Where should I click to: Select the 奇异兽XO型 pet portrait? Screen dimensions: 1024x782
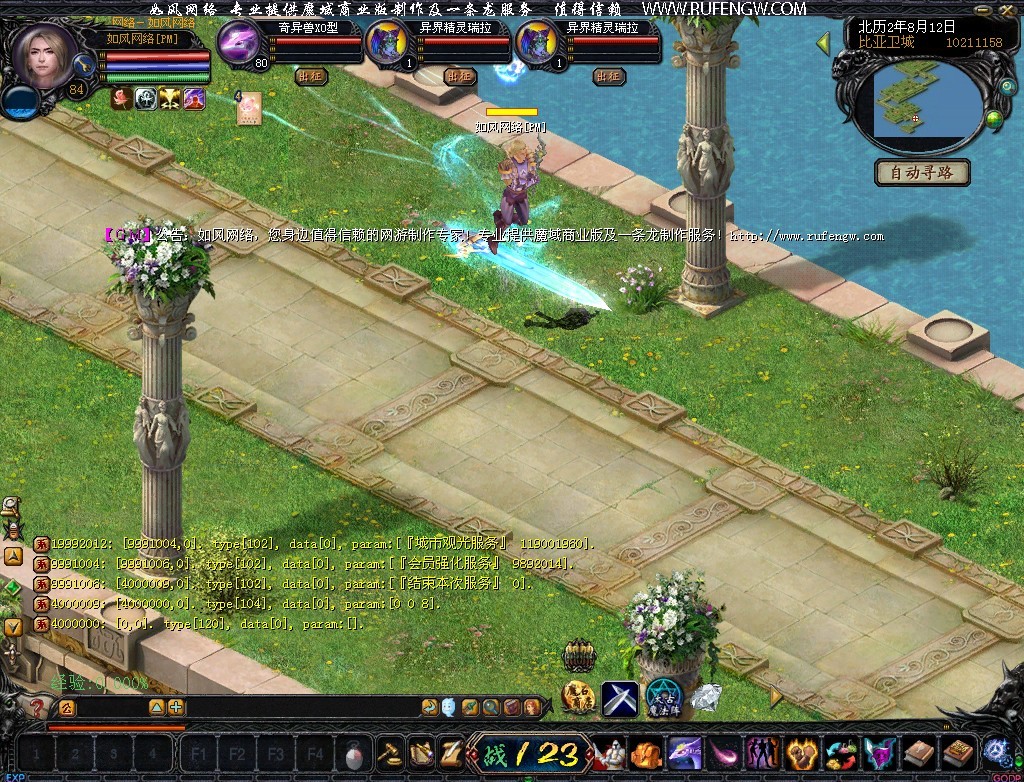coord(239,44)
